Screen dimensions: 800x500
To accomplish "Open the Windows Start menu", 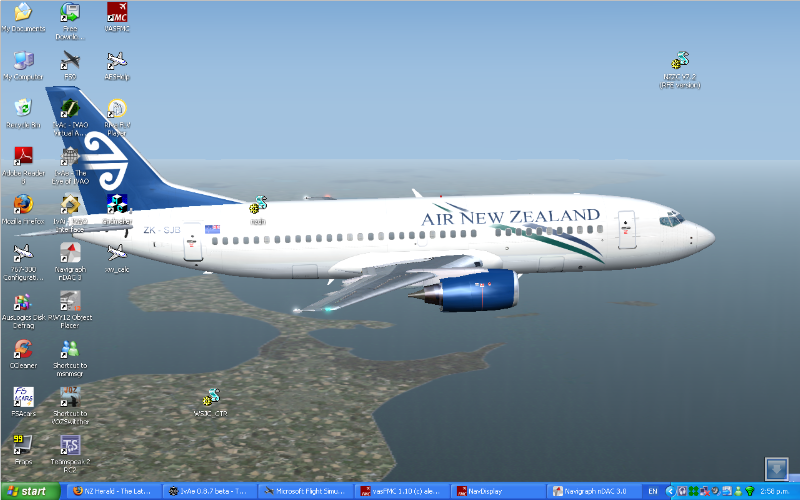I will pyautogui.click(x=27, y=491).
